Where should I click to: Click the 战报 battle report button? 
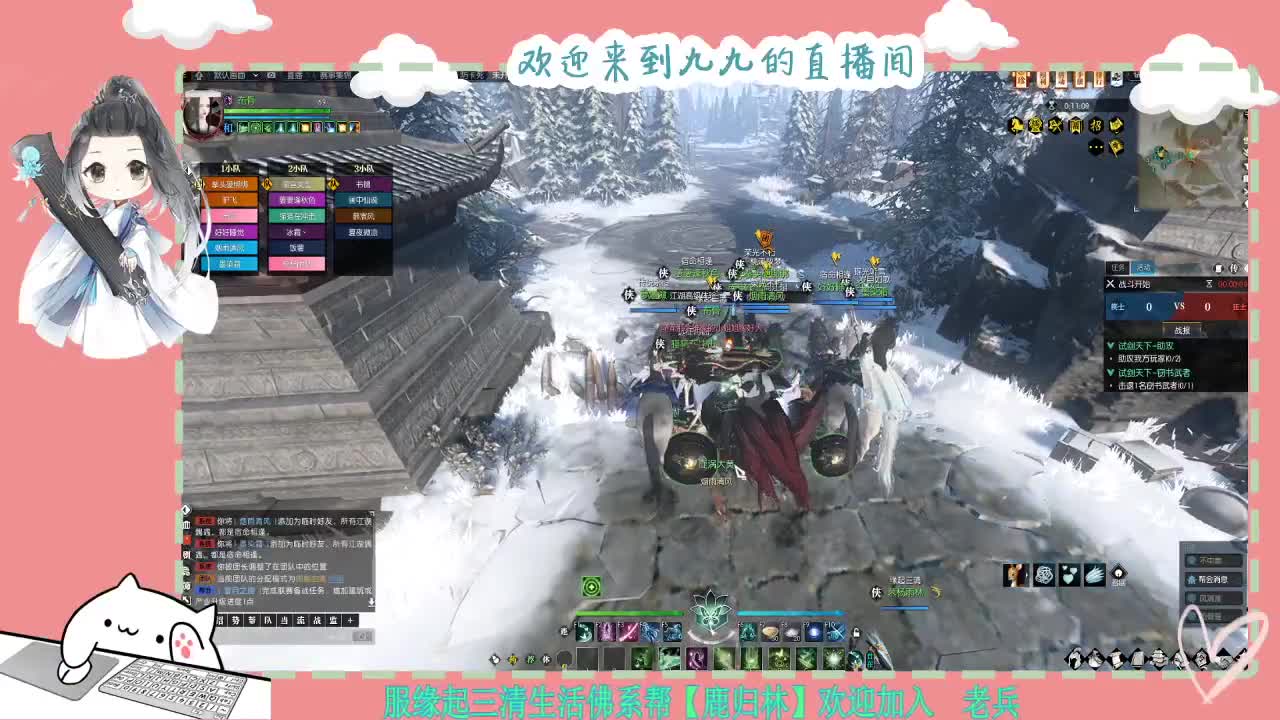(x=1182, y=330)
